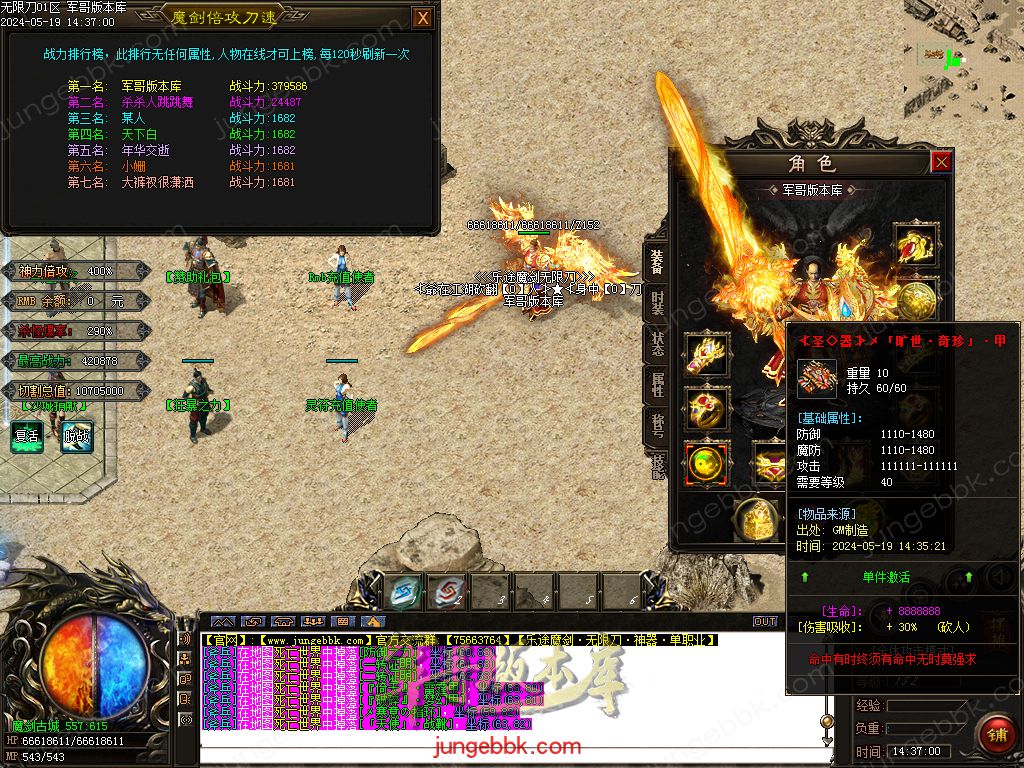Viewport: 1024px width, 768px height.
Task: Activate the 脱战 leave-combat button
Action: point(76,436)
